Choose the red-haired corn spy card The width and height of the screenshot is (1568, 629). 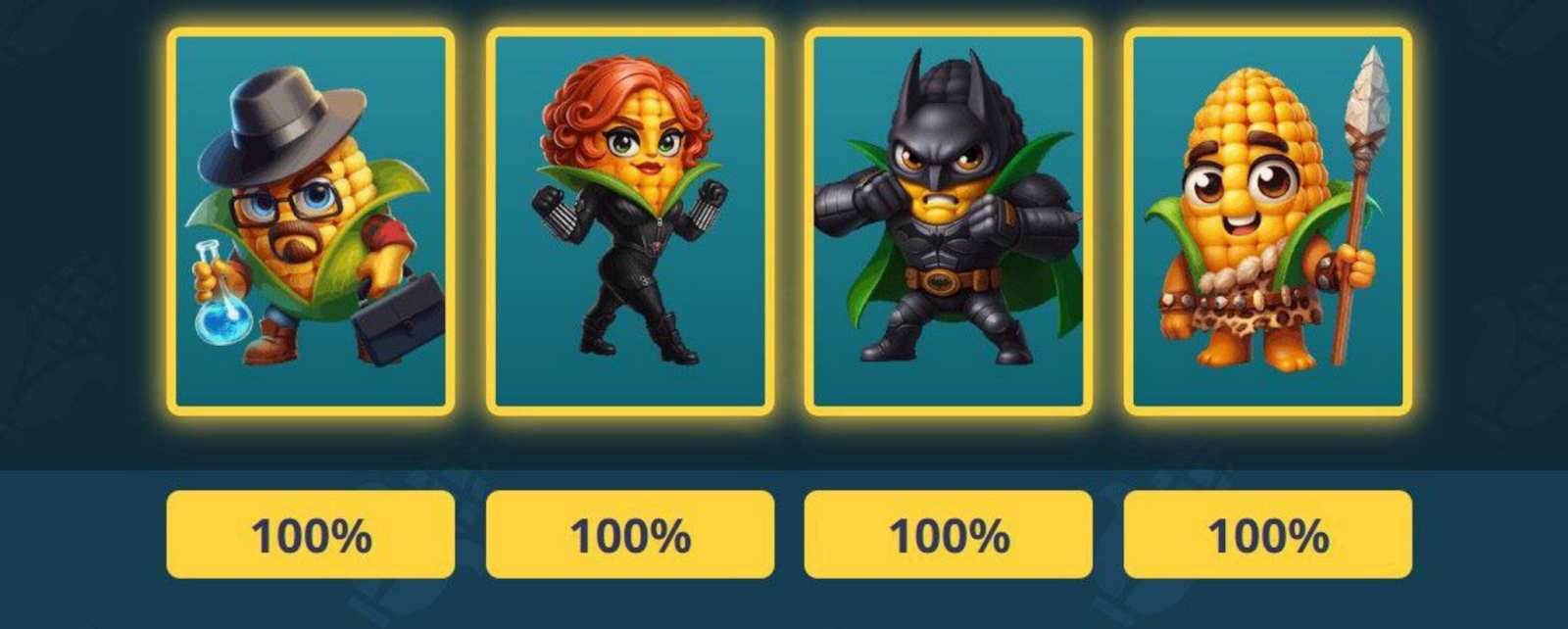click(x=630, y=221)
